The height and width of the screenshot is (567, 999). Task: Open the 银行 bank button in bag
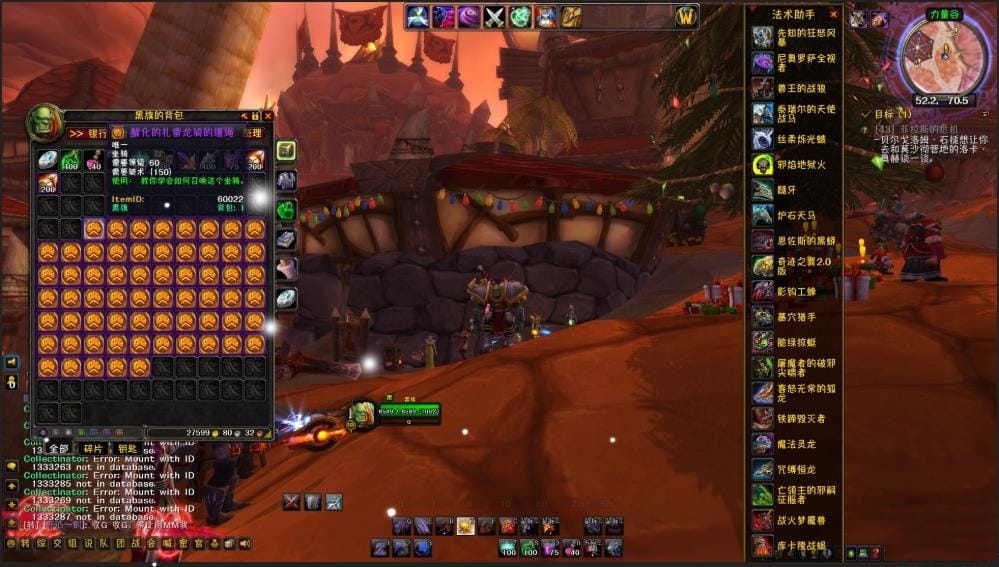tap(88, 133)
